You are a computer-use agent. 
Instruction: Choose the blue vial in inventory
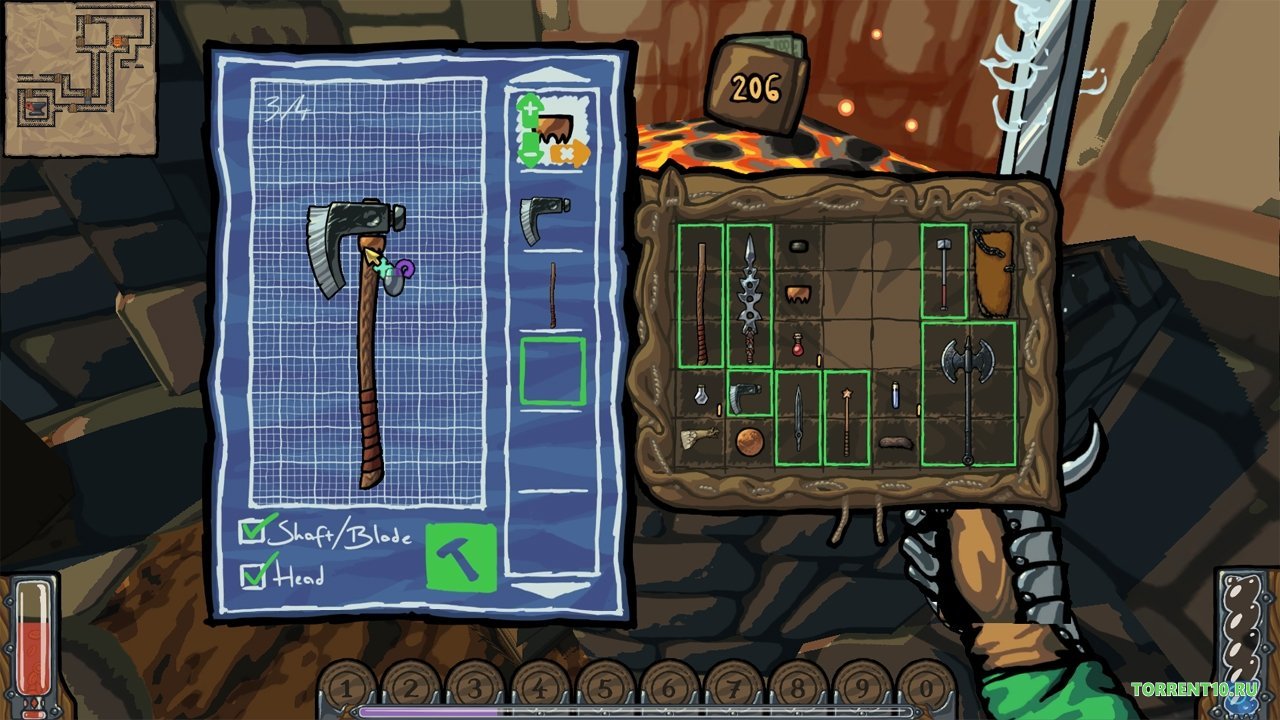click(896, 394)
